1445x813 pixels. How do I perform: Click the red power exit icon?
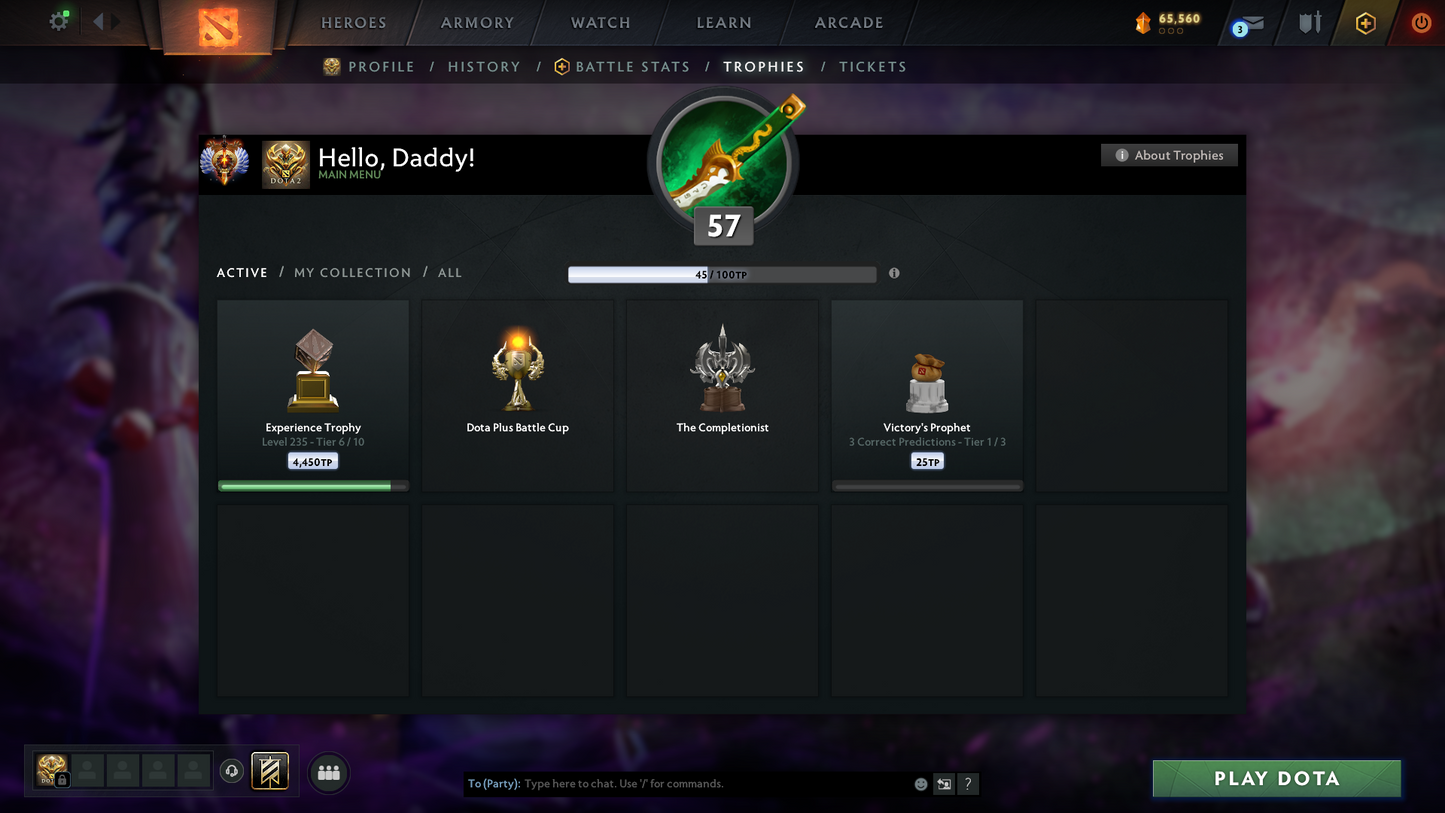(1421, 21)
